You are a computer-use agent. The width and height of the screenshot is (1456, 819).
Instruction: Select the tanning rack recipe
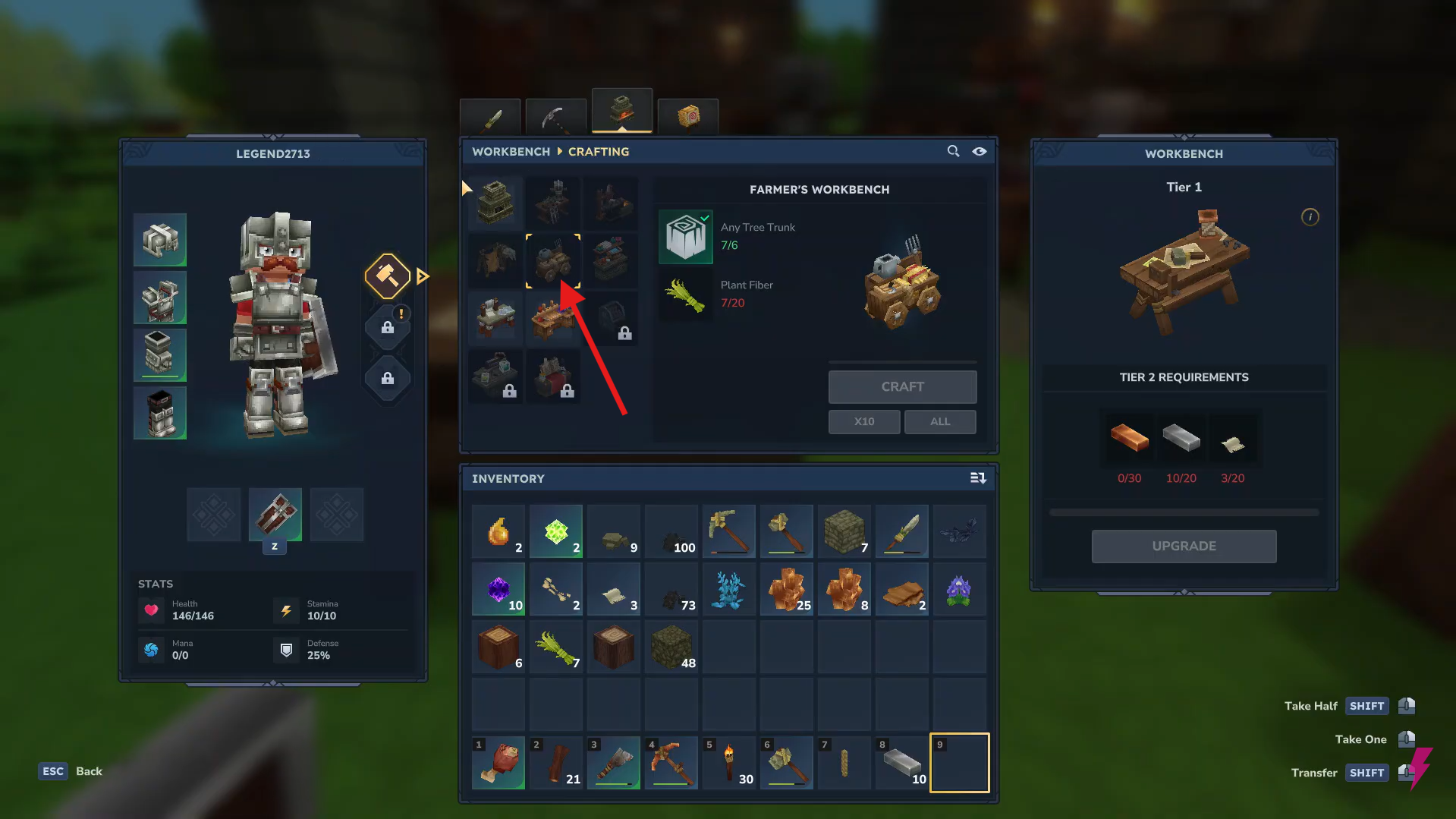pos(494,261)
